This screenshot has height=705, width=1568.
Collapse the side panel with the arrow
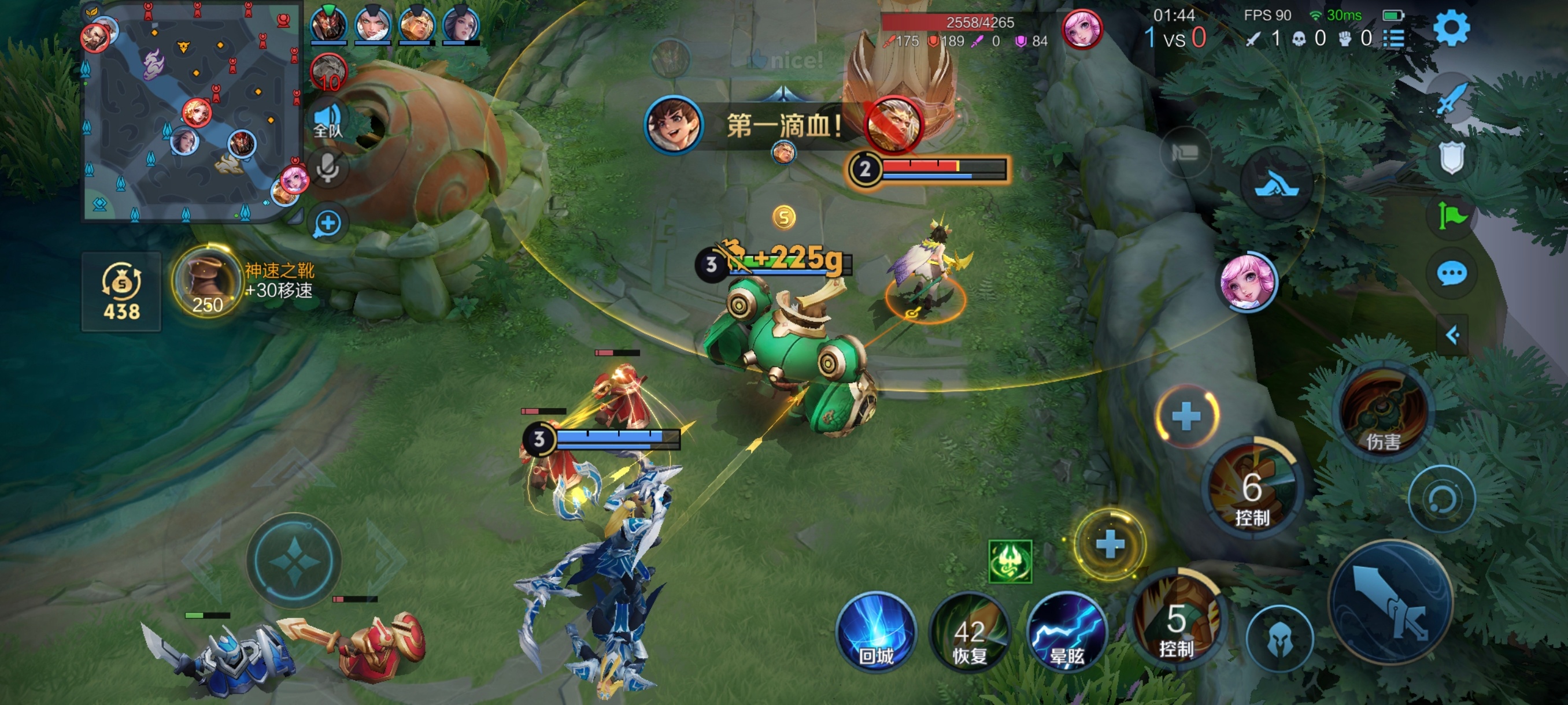click(x=1452, y=335)
